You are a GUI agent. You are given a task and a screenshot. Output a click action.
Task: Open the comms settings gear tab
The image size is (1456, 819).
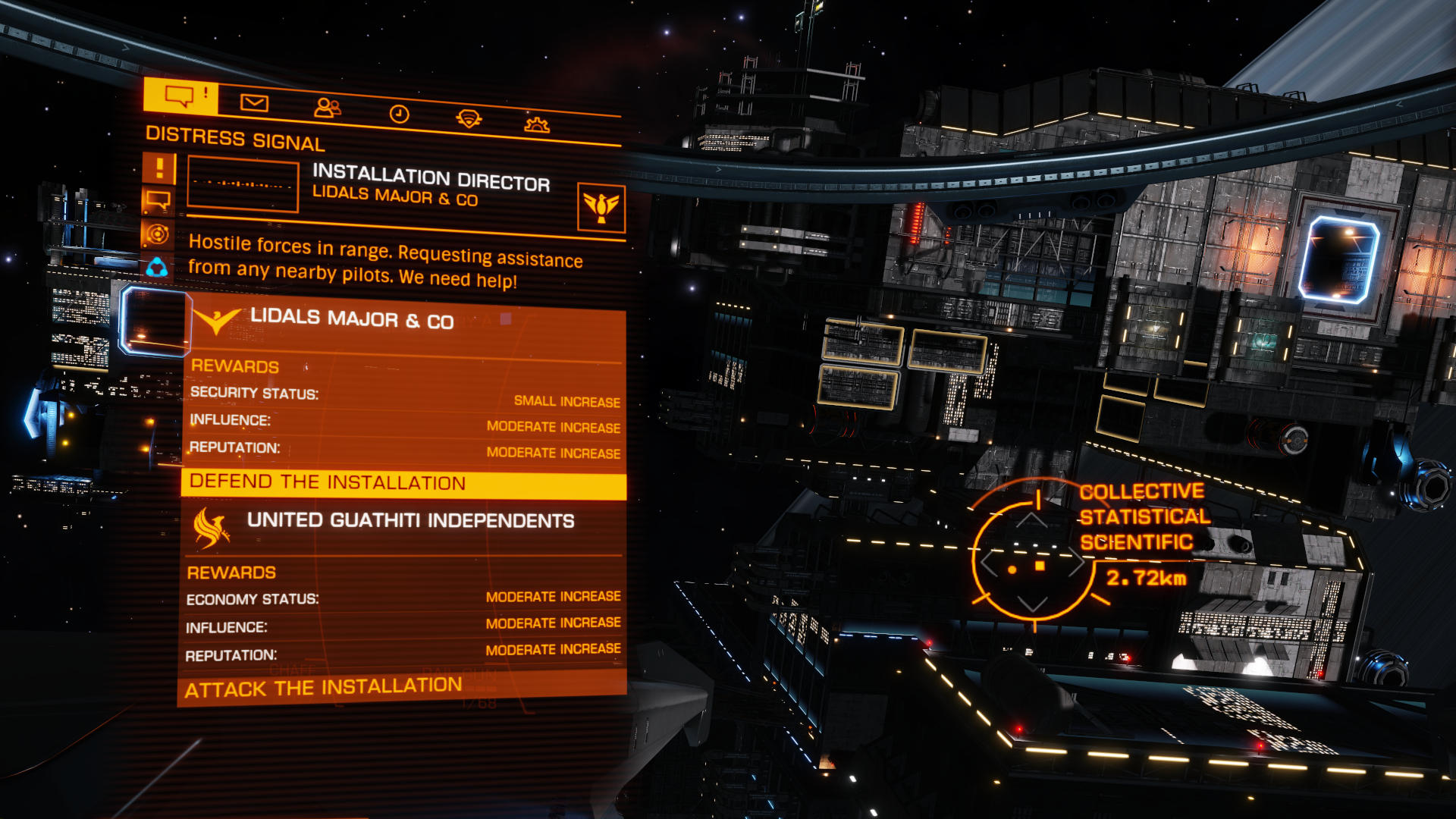tap(537, 124)
